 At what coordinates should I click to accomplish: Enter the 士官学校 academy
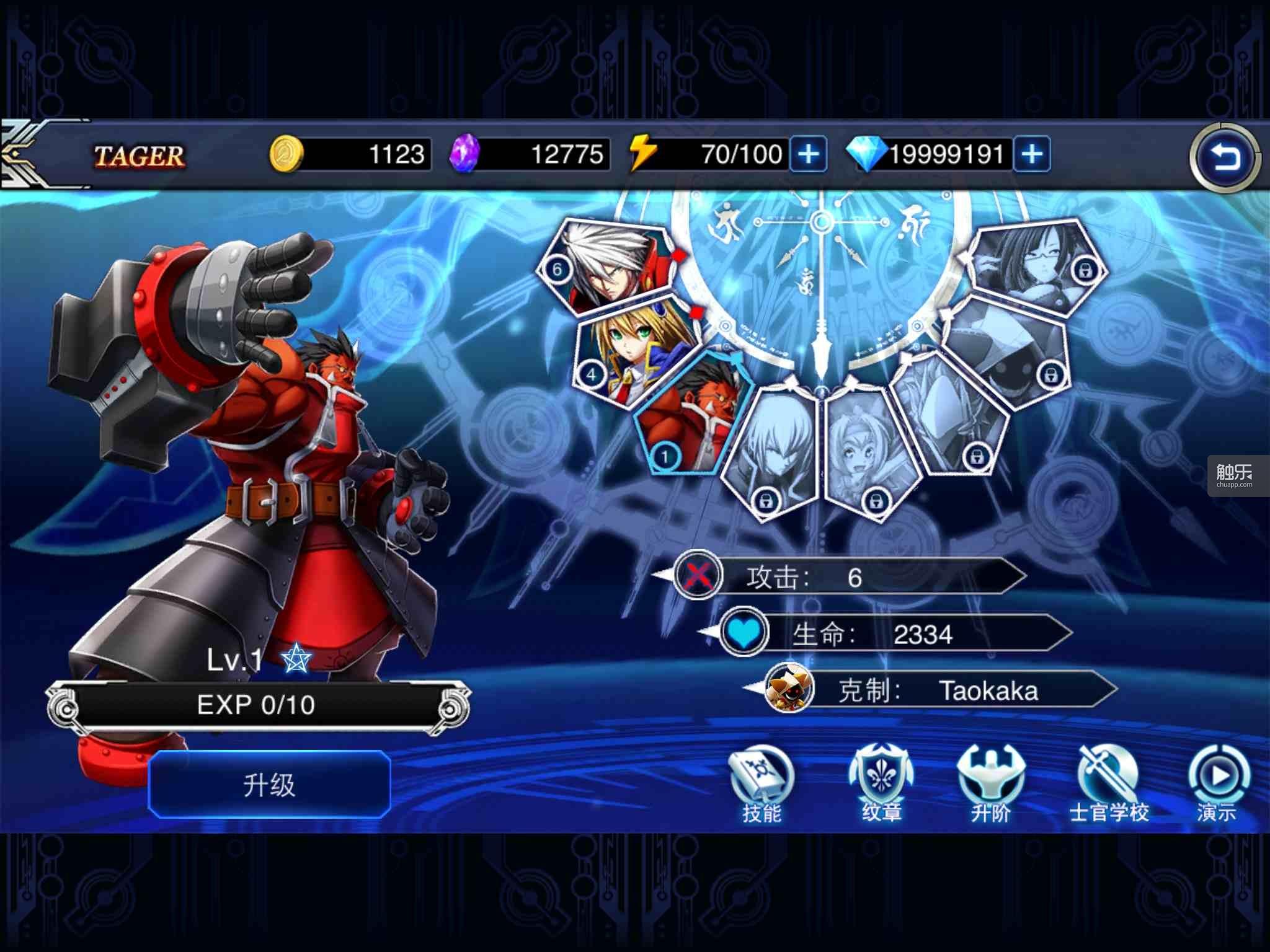(x=1109, y=785)
